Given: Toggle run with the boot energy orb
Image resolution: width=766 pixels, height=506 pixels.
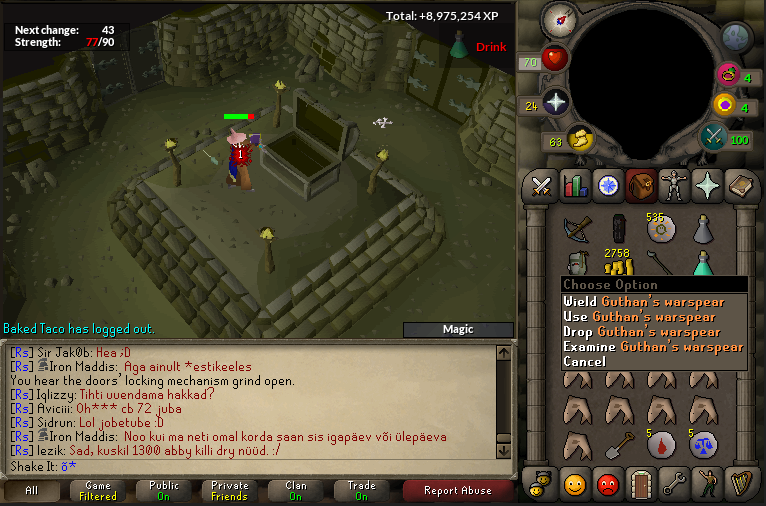Looking at the screenshot, I should (581, 140).
